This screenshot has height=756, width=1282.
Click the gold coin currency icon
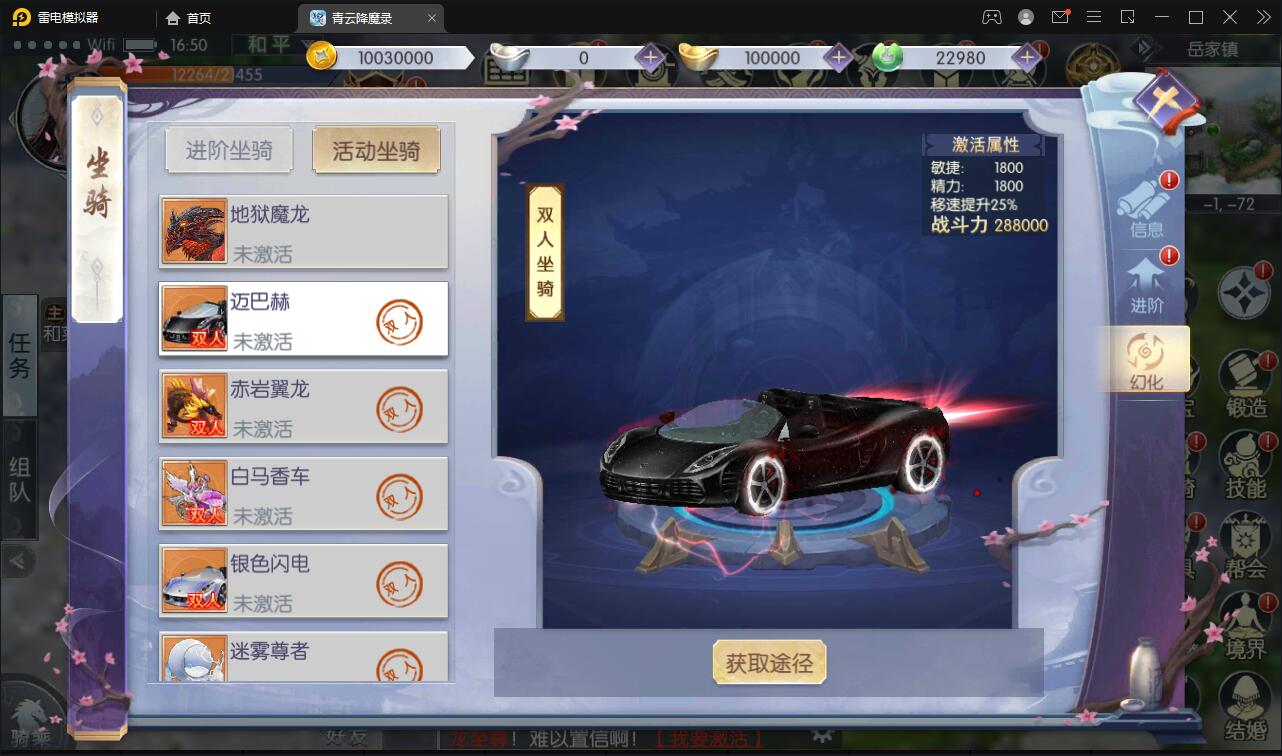click(320, 57)
